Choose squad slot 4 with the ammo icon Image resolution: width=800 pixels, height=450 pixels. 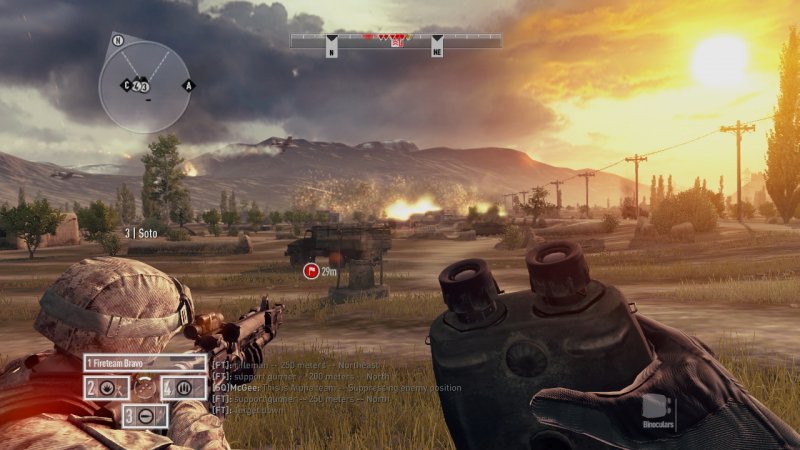pyautogui.click(x=183, y=387)
